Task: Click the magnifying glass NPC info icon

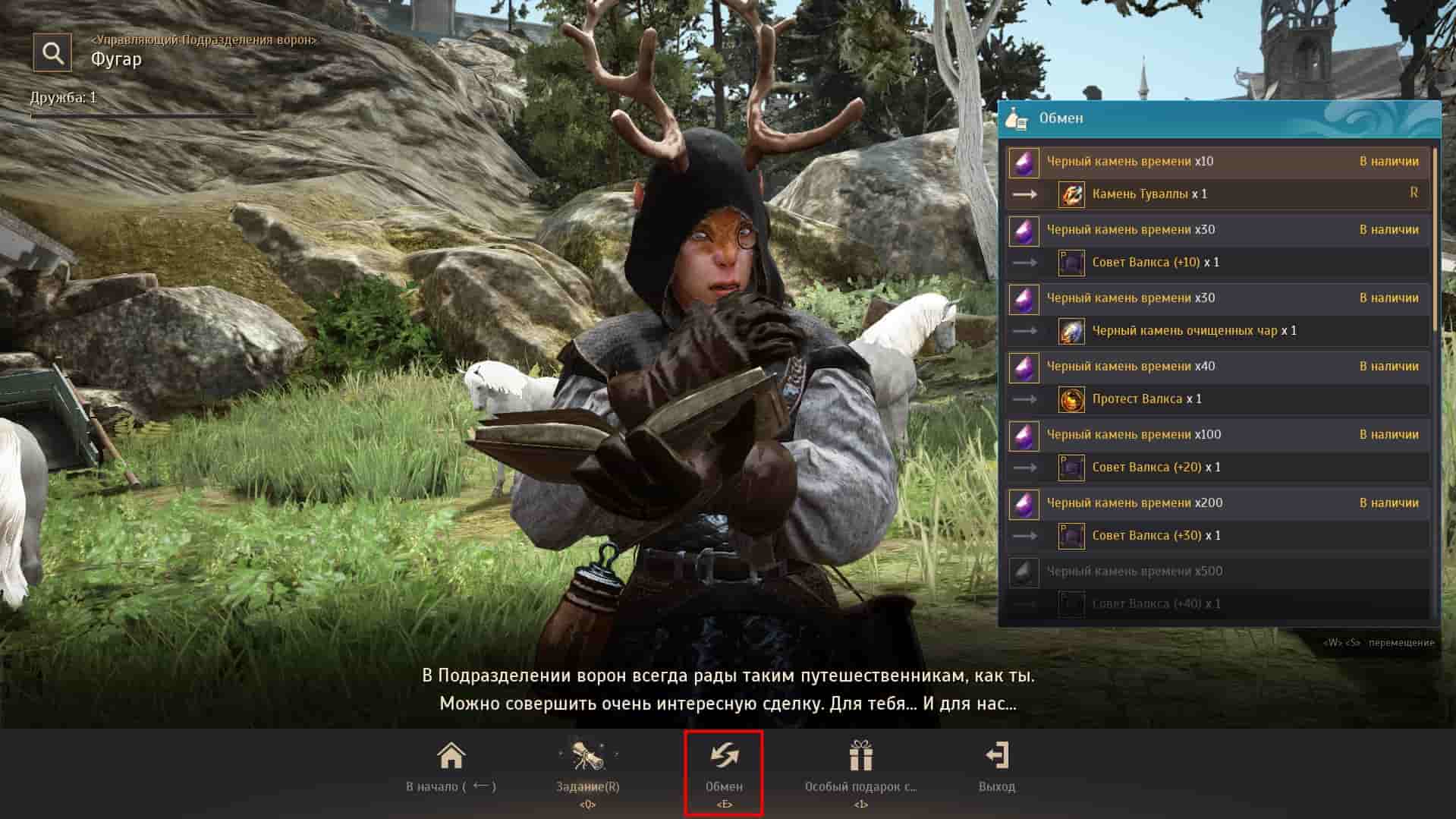Action: pyautogui.click(x=52, y=52)
